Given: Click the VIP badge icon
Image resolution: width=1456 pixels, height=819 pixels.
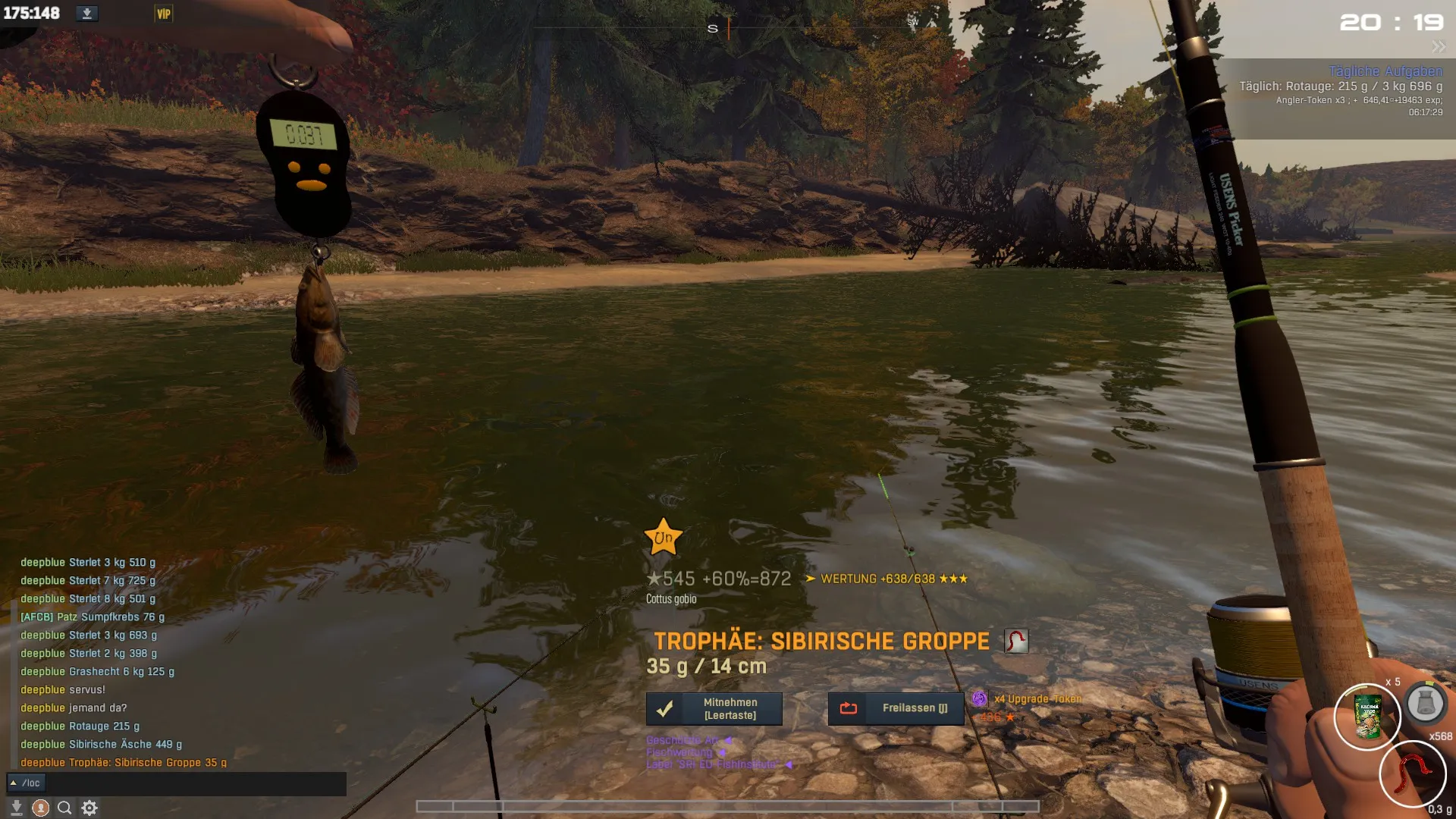Looking at the screenshot, I should tap(164, 14).
